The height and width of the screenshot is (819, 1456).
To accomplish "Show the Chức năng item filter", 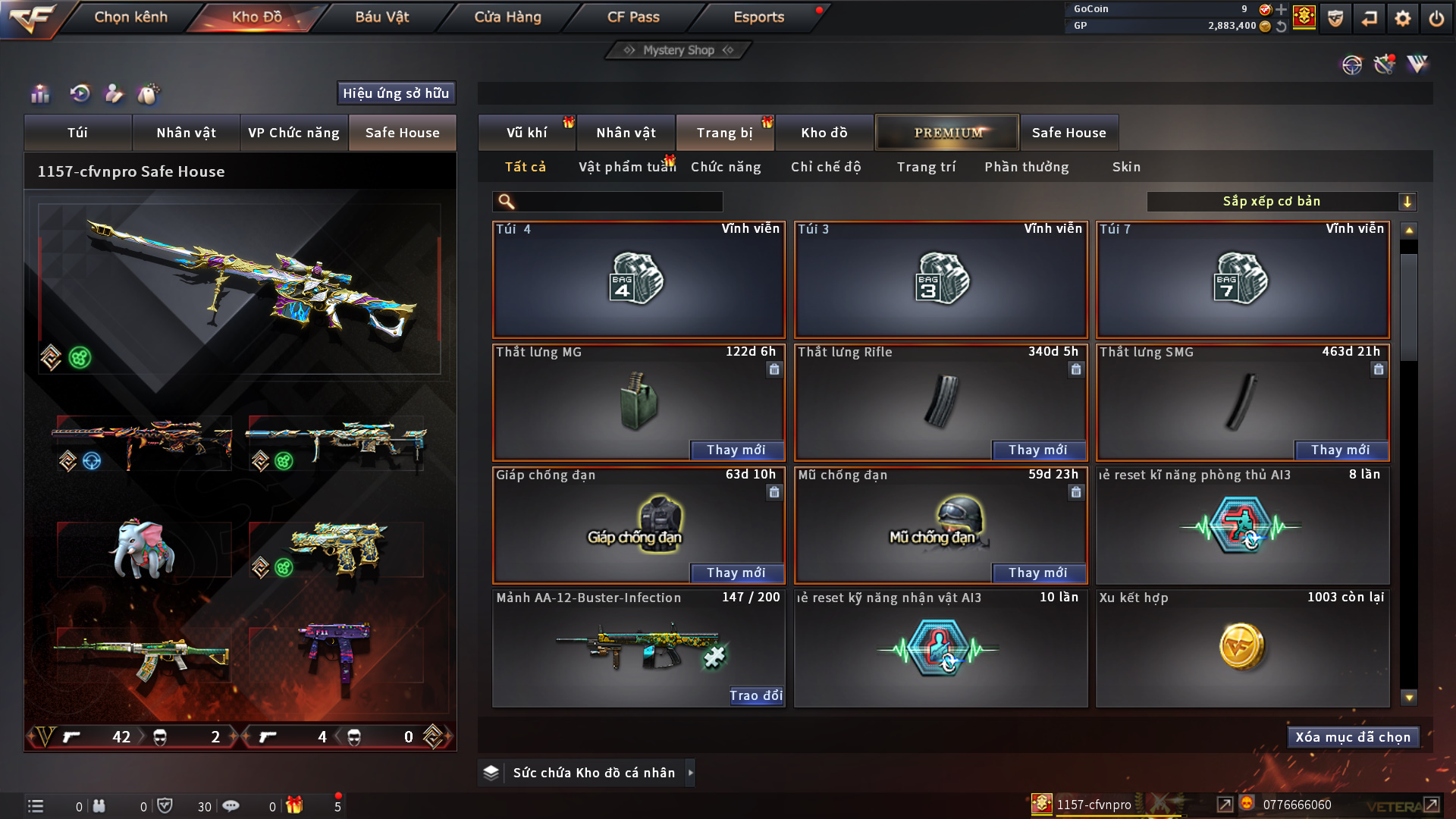I will pyautogui.click(x=726, y=167).
